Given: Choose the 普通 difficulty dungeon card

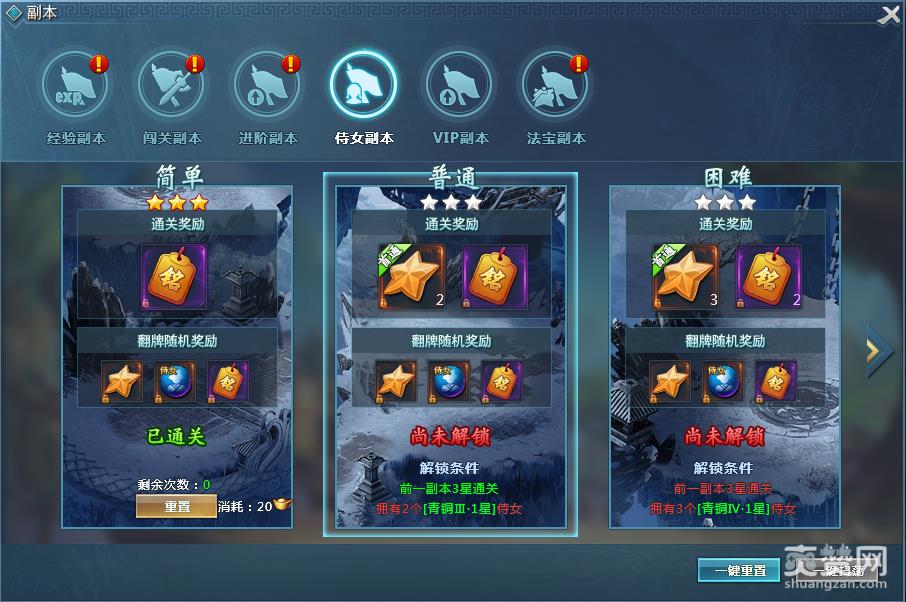Looking at the screenshot, I should point(450,350).
